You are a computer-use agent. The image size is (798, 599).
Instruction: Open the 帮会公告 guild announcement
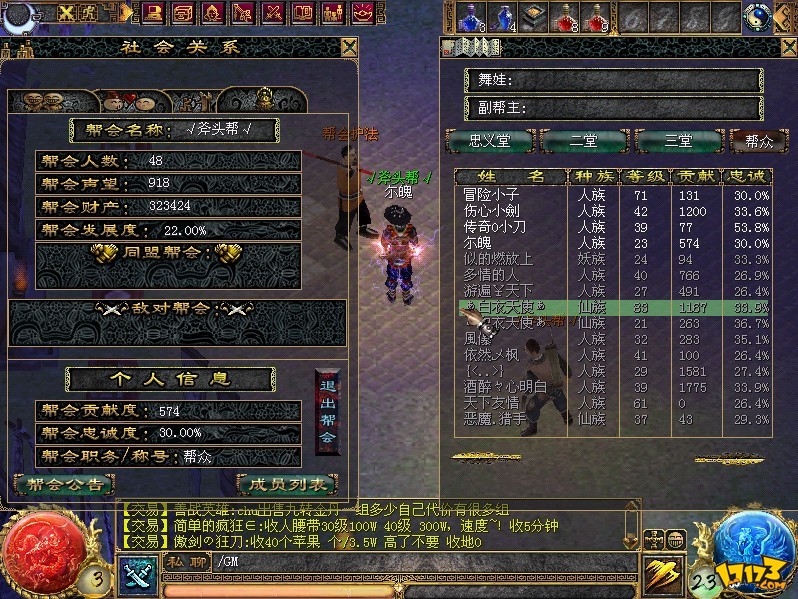coord(64,484)
